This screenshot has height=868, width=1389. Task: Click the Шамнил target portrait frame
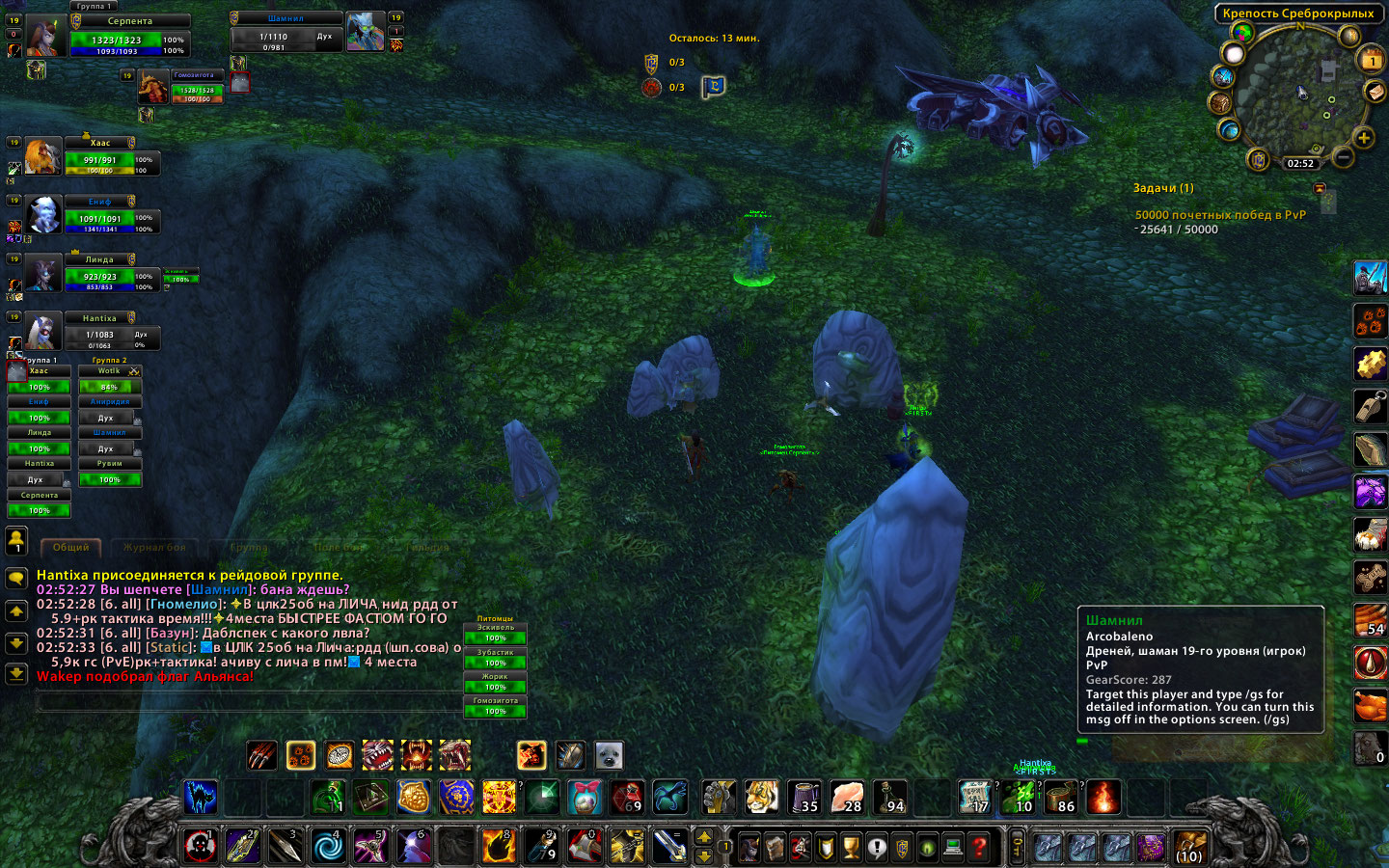pyautogui.click(x=365, y=33)
